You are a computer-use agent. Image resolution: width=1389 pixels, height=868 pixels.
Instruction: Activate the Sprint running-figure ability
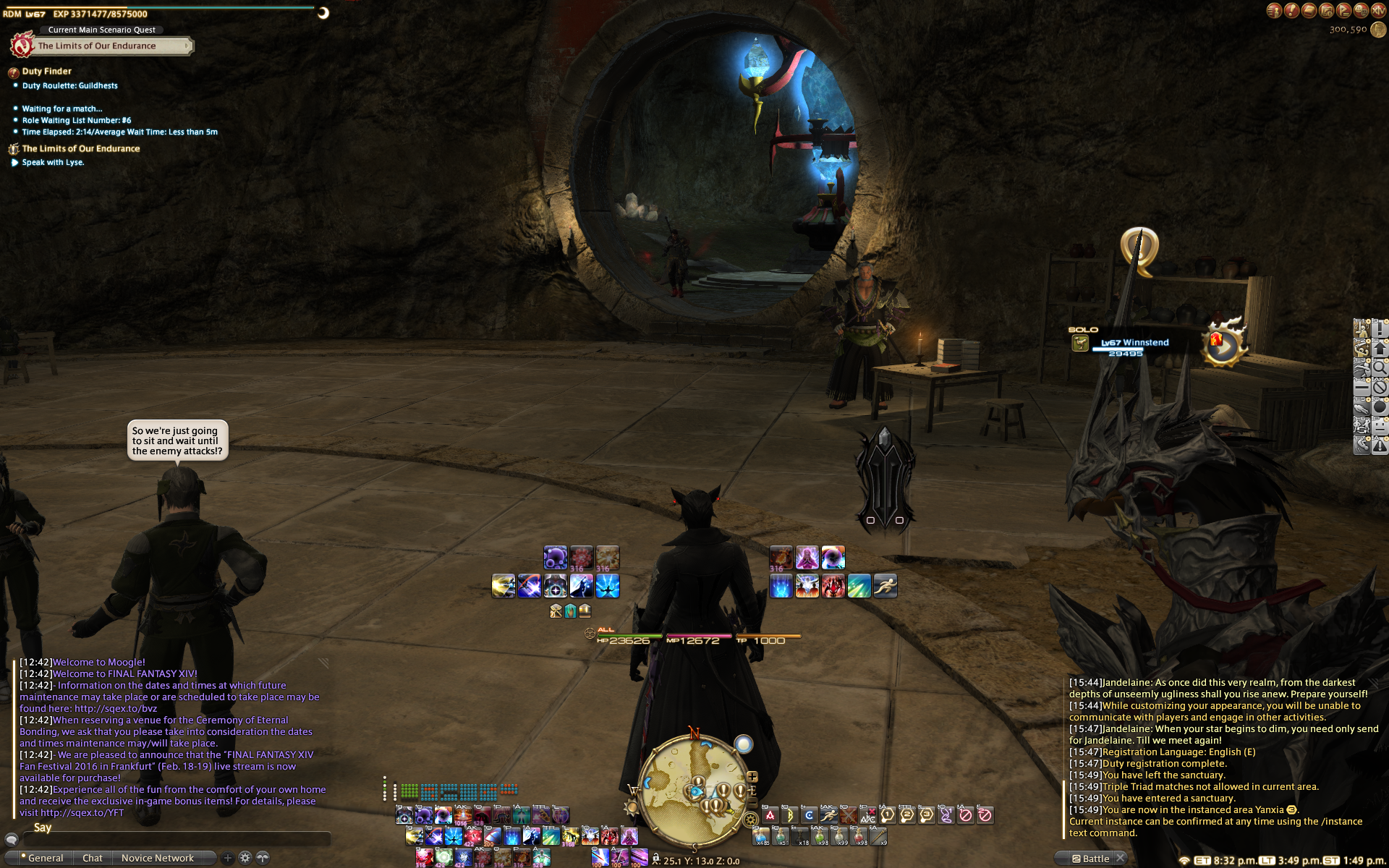point(885,586)
